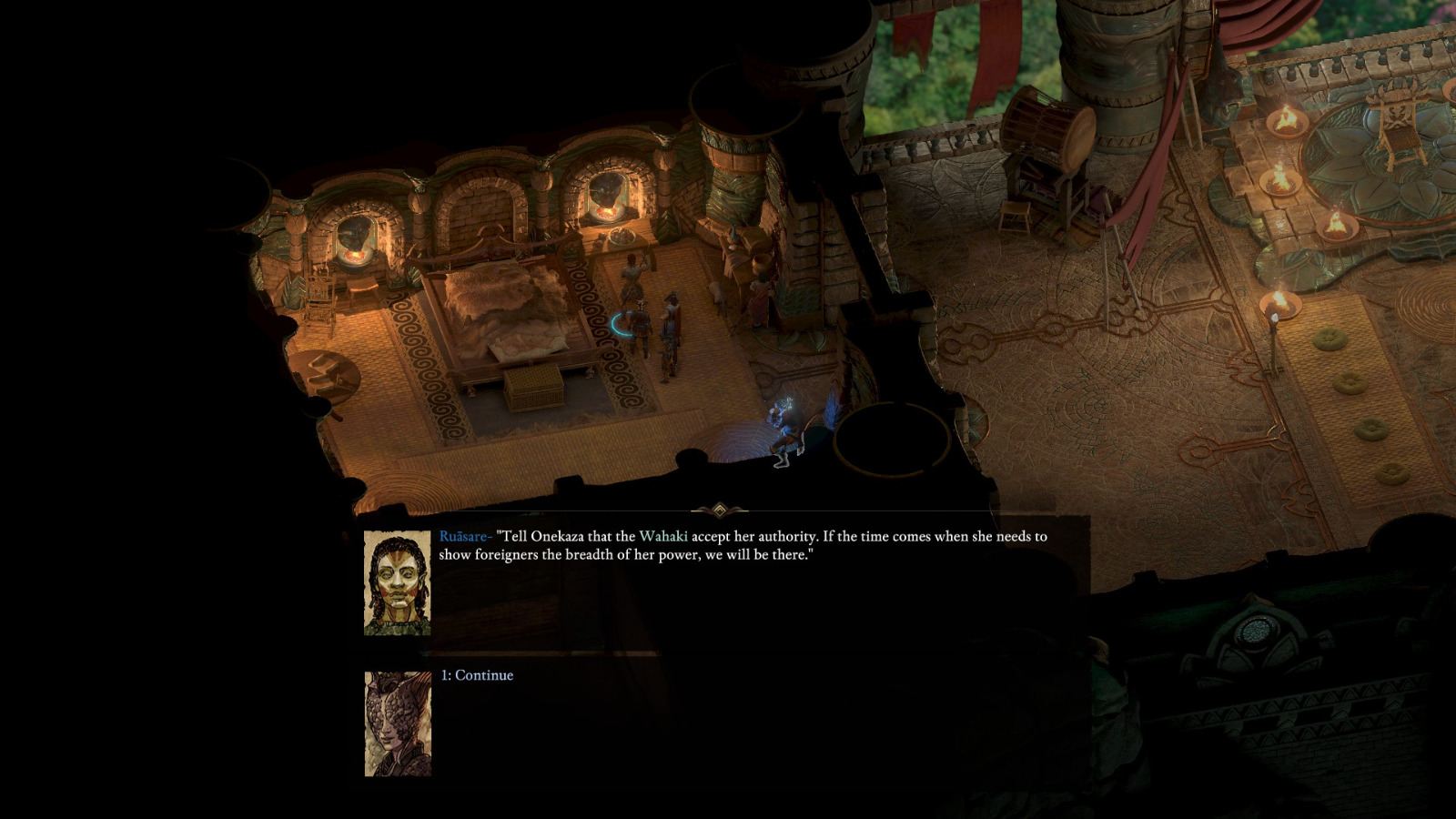The width and height of the screenshot is (1456, 819).
Task: Click the speaker name Ruāsare in the dialogue
Action: (466, 536)
